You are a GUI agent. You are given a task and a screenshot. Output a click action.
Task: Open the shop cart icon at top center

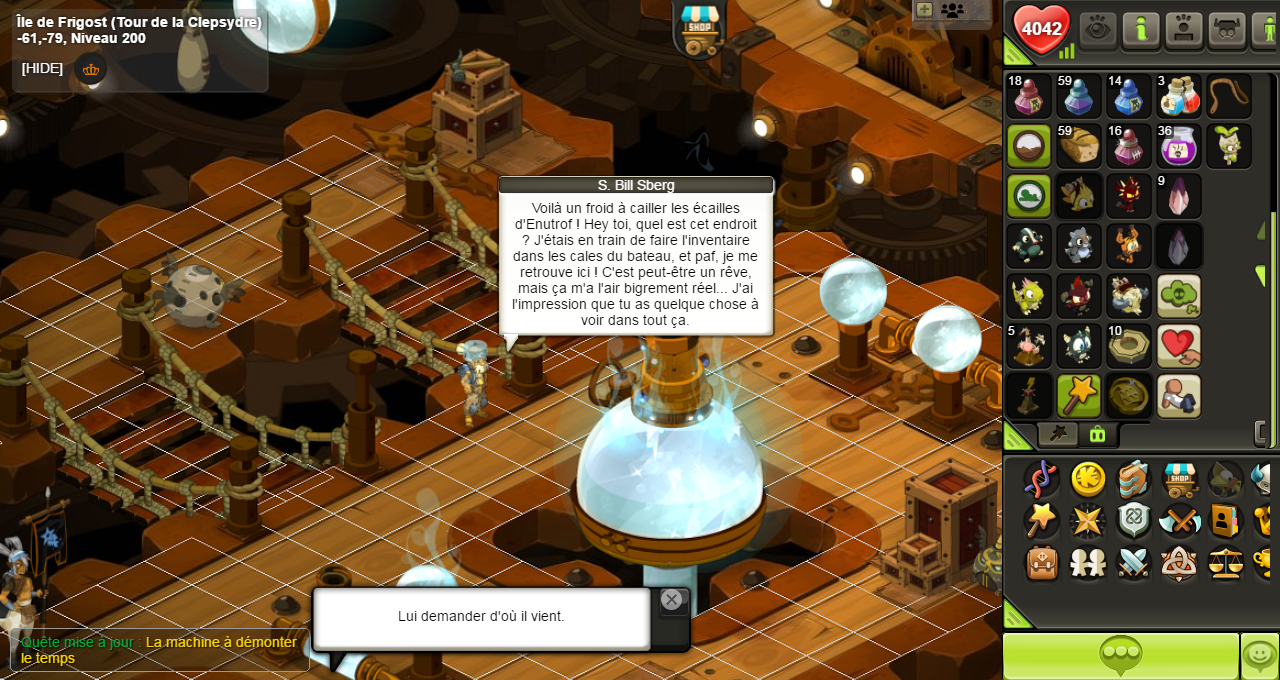(699, 27)
